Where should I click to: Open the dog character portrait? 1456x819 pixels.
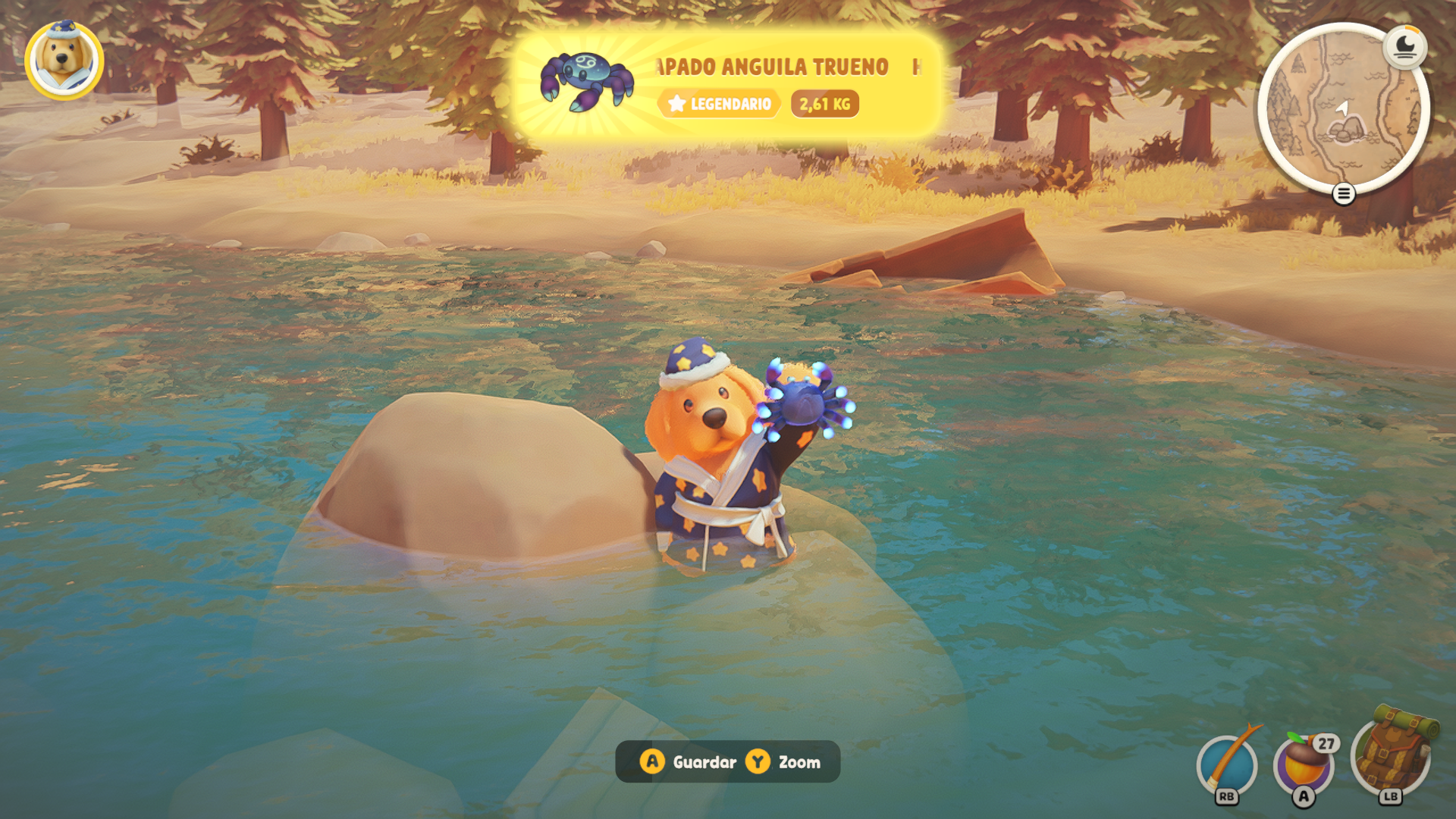pyautogui.click(x=64, y=61)
